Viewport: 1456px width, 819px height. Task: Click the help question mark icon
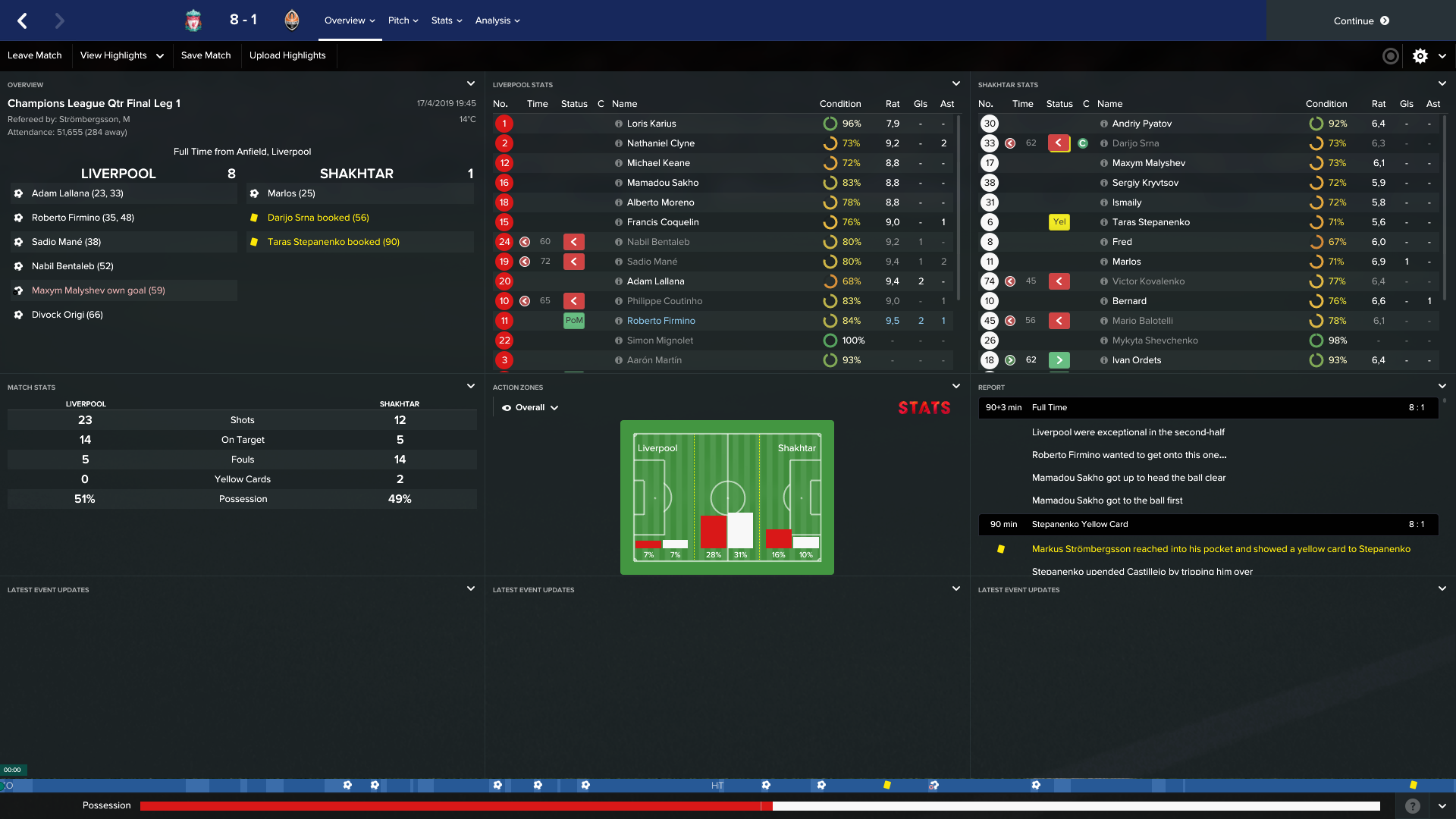tap(1412, 806)
